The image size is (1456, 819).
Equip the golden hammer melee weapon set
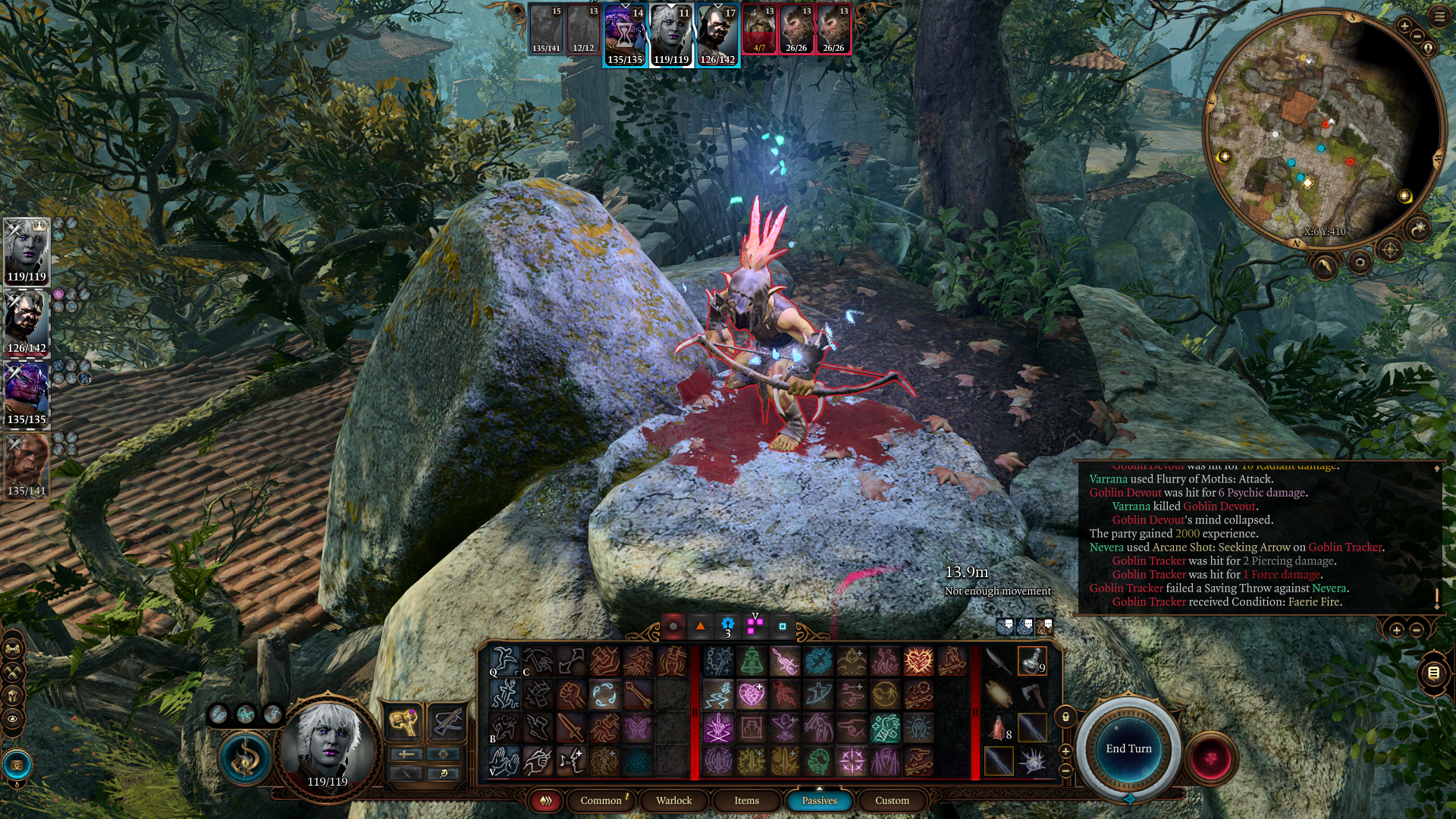[403, 720]
